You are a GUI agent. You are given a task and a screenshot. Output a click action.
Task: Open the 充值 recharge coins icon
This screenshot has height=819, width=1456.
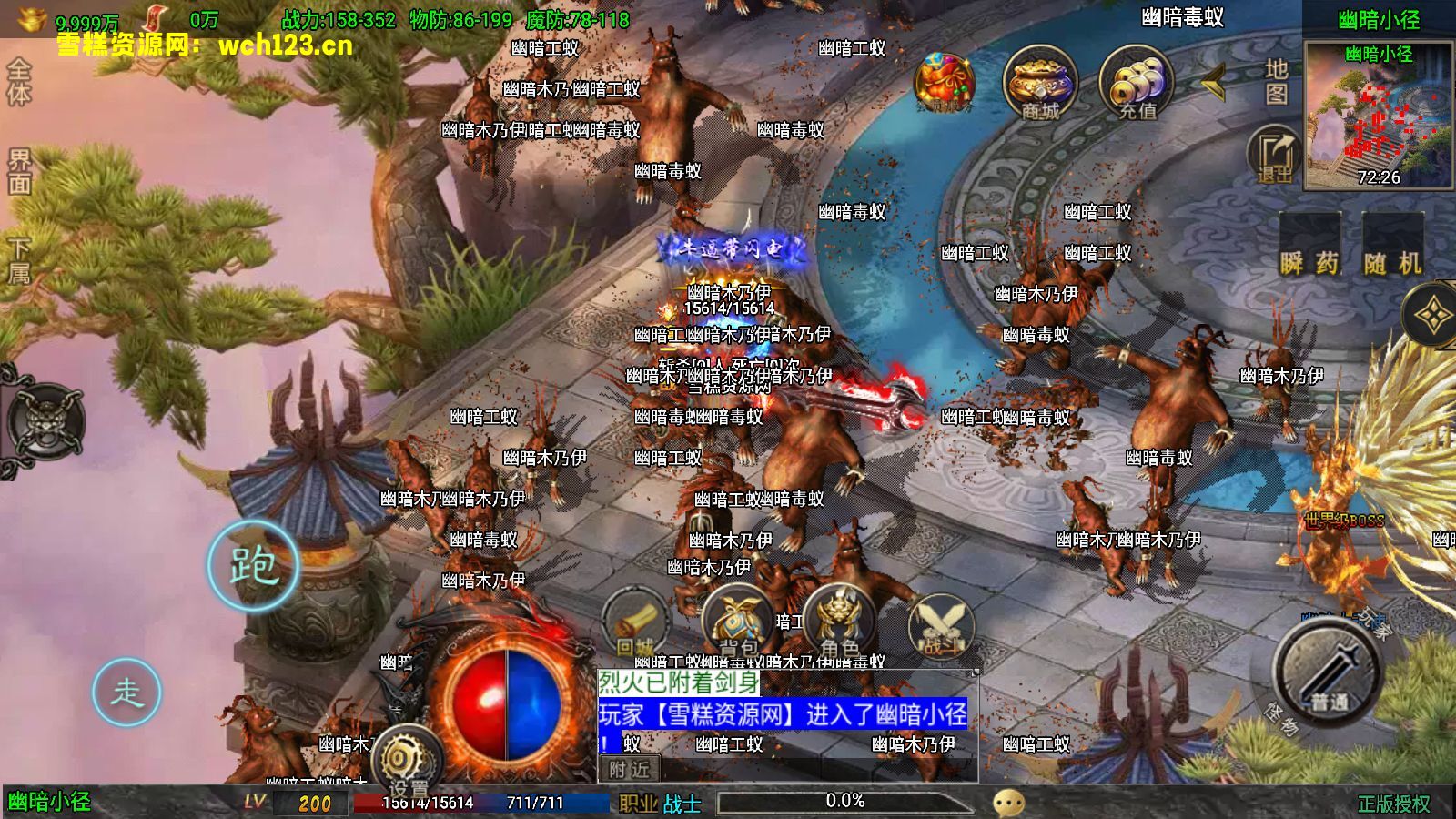[x=1137, y=84]
